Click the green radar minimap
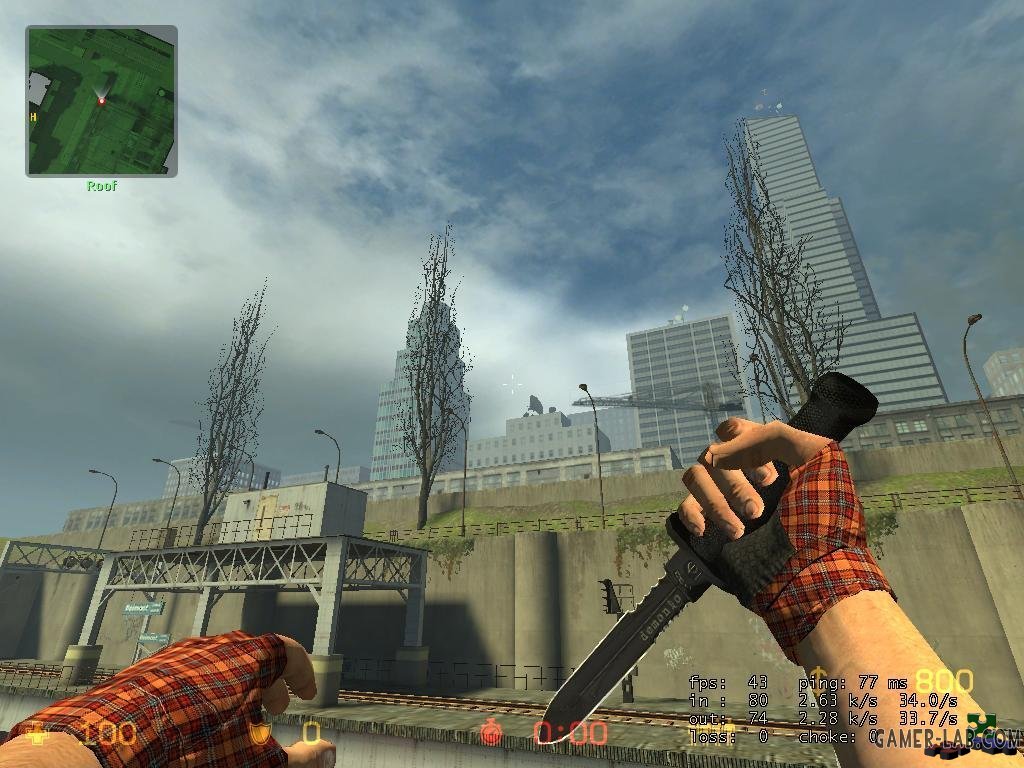 (101, 100)
